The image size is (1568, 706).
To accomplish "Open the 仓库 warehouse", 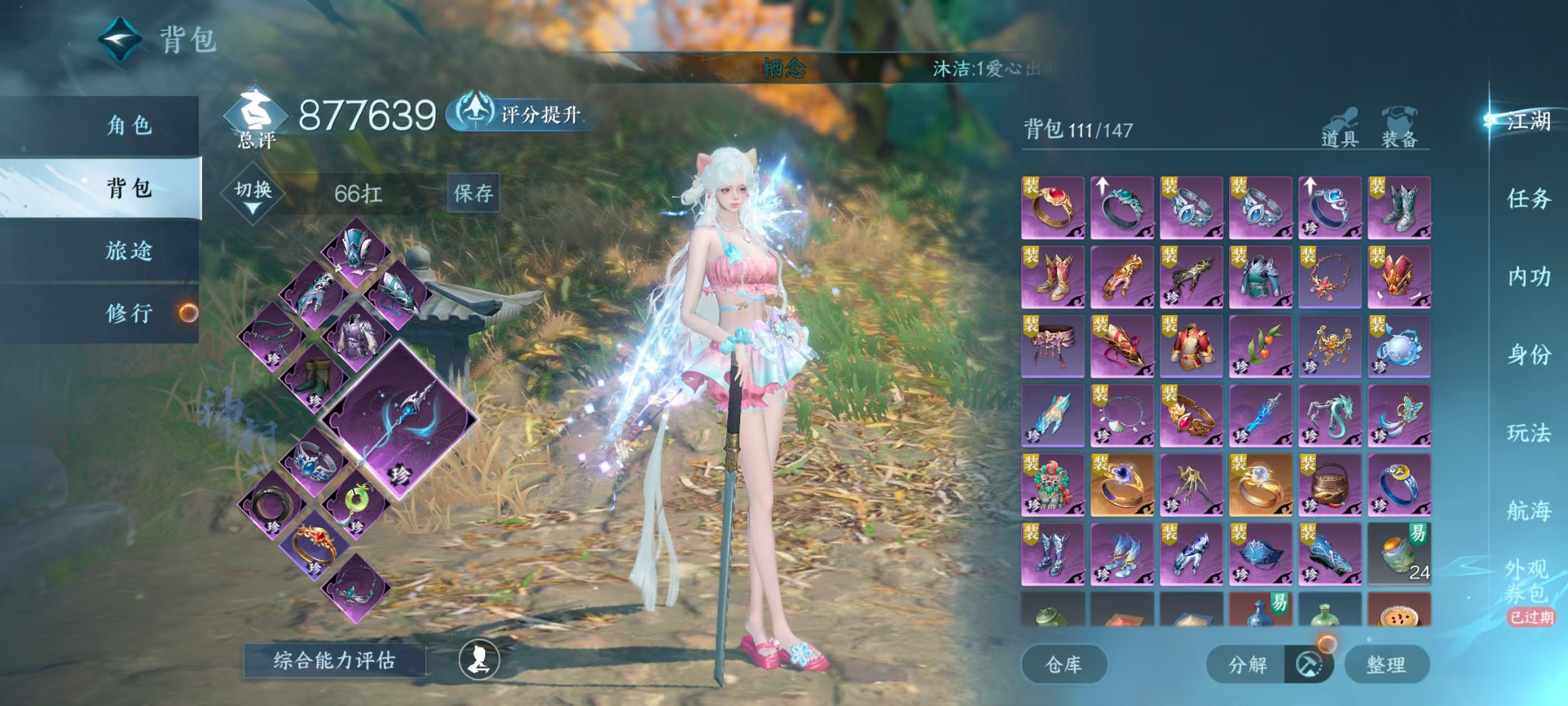I will pyautogui.click(x=1063, y=664).
